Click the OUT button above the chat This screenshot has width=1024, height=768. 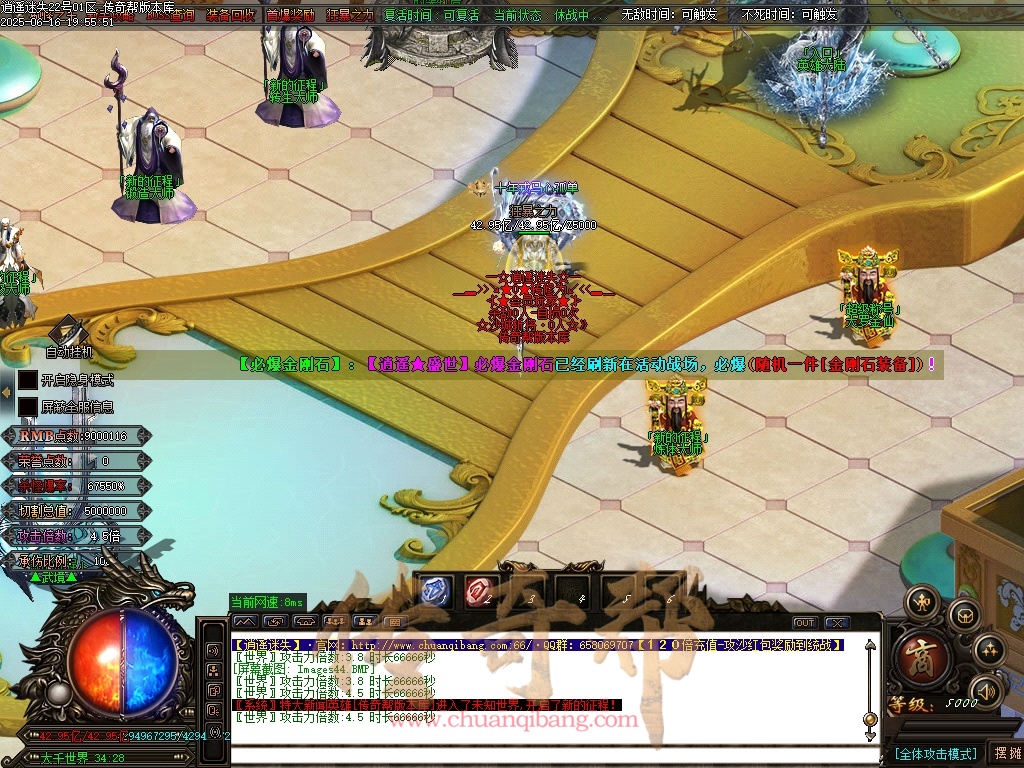pos(805,623)
